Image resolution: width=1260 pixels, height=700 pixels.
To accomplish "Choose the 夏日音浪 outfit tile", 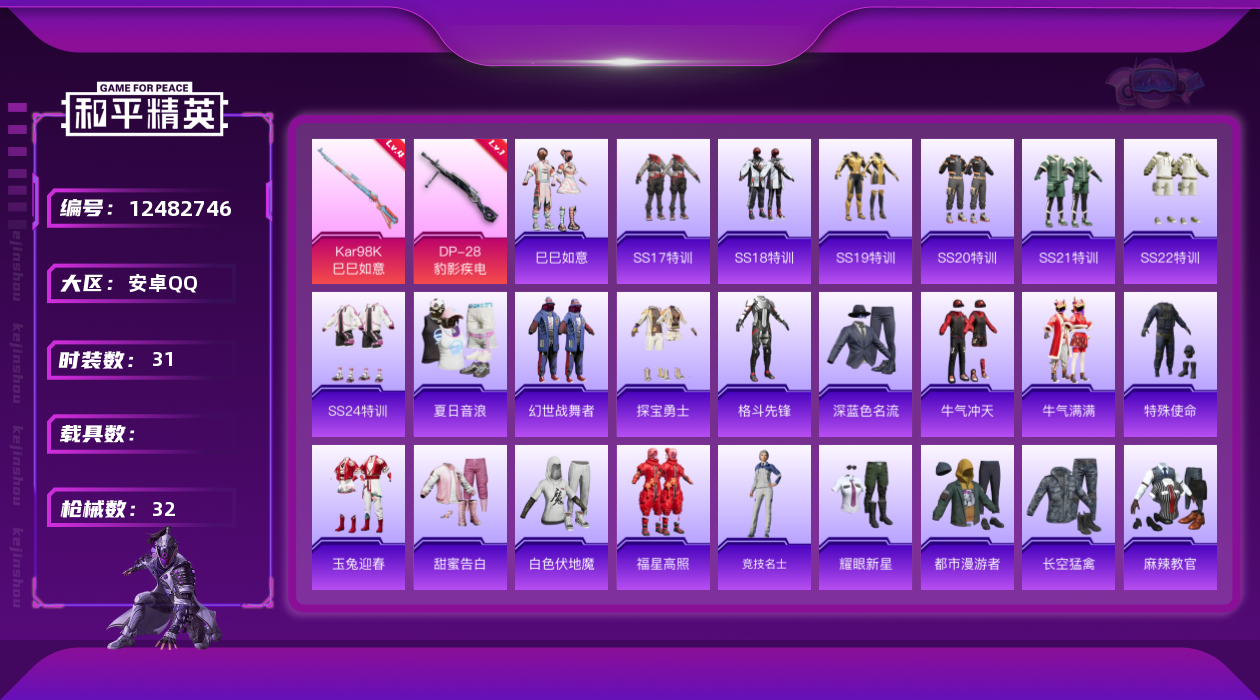I will coord(460,364).
